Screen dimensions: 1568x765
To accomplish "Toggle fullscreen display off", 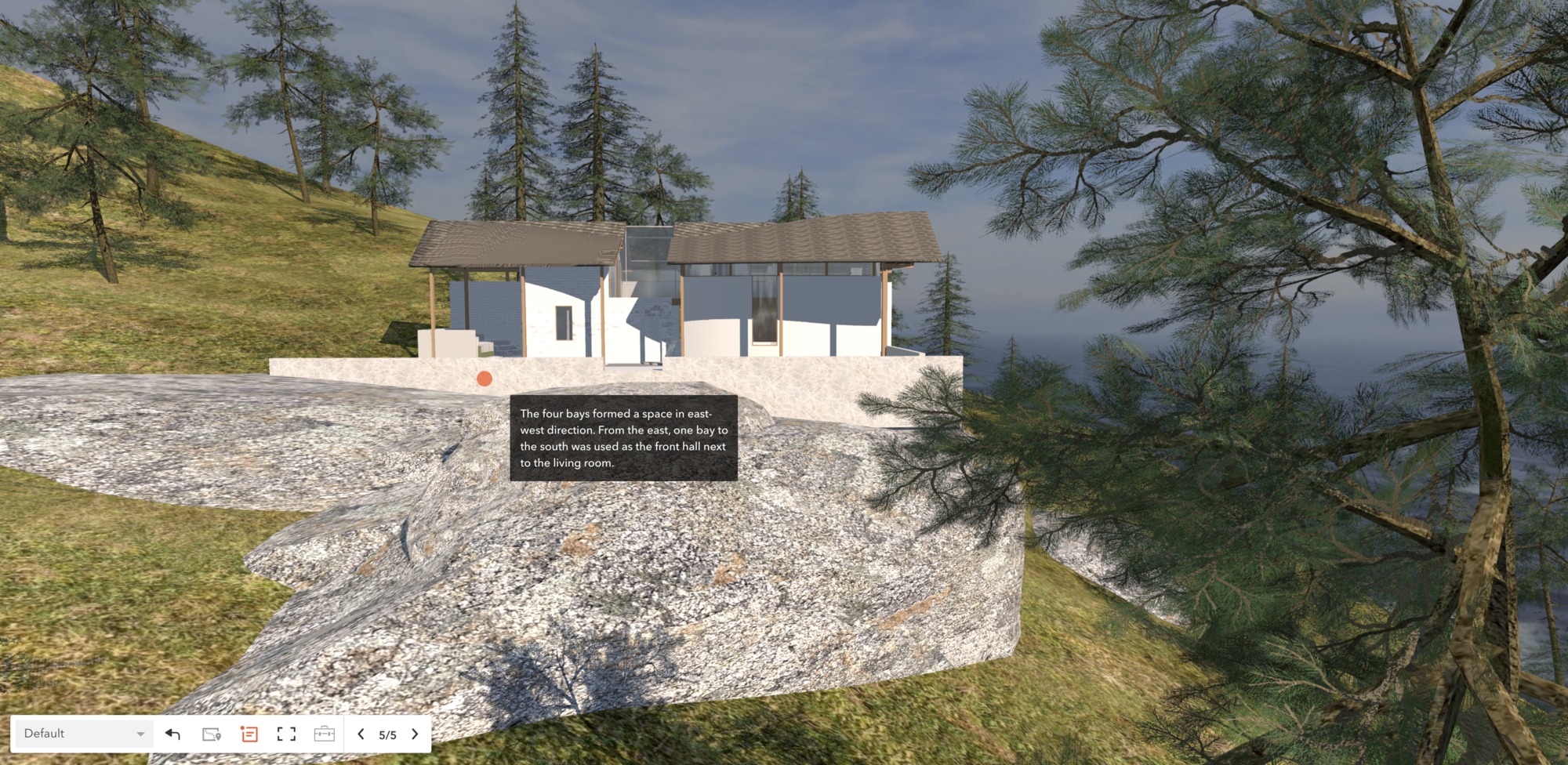I will 286,734.
